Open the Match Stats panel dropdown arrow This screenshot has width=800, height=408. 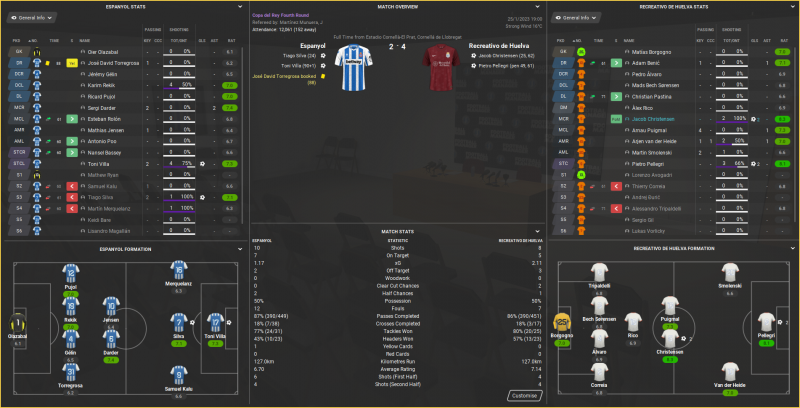coord(540,232)
